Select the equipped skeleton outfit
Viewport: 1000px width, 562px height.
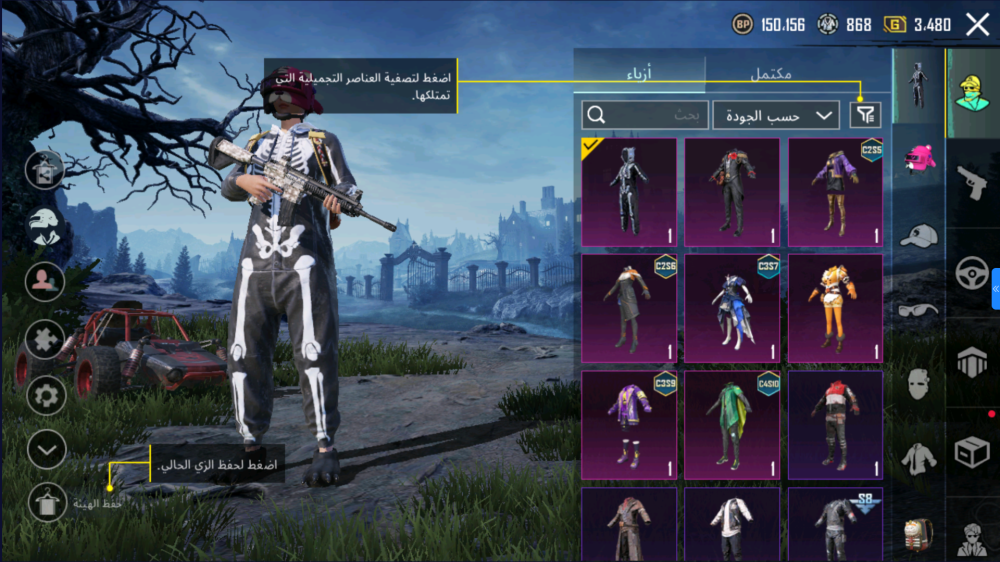(x=629, y=192)
